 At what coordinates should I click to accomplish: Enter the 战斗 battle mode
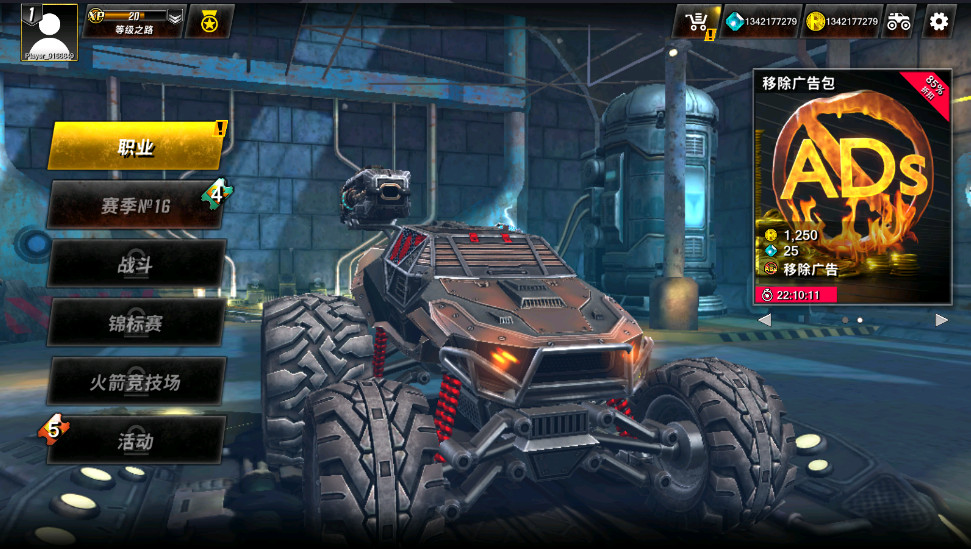click(x=136, y=265)
